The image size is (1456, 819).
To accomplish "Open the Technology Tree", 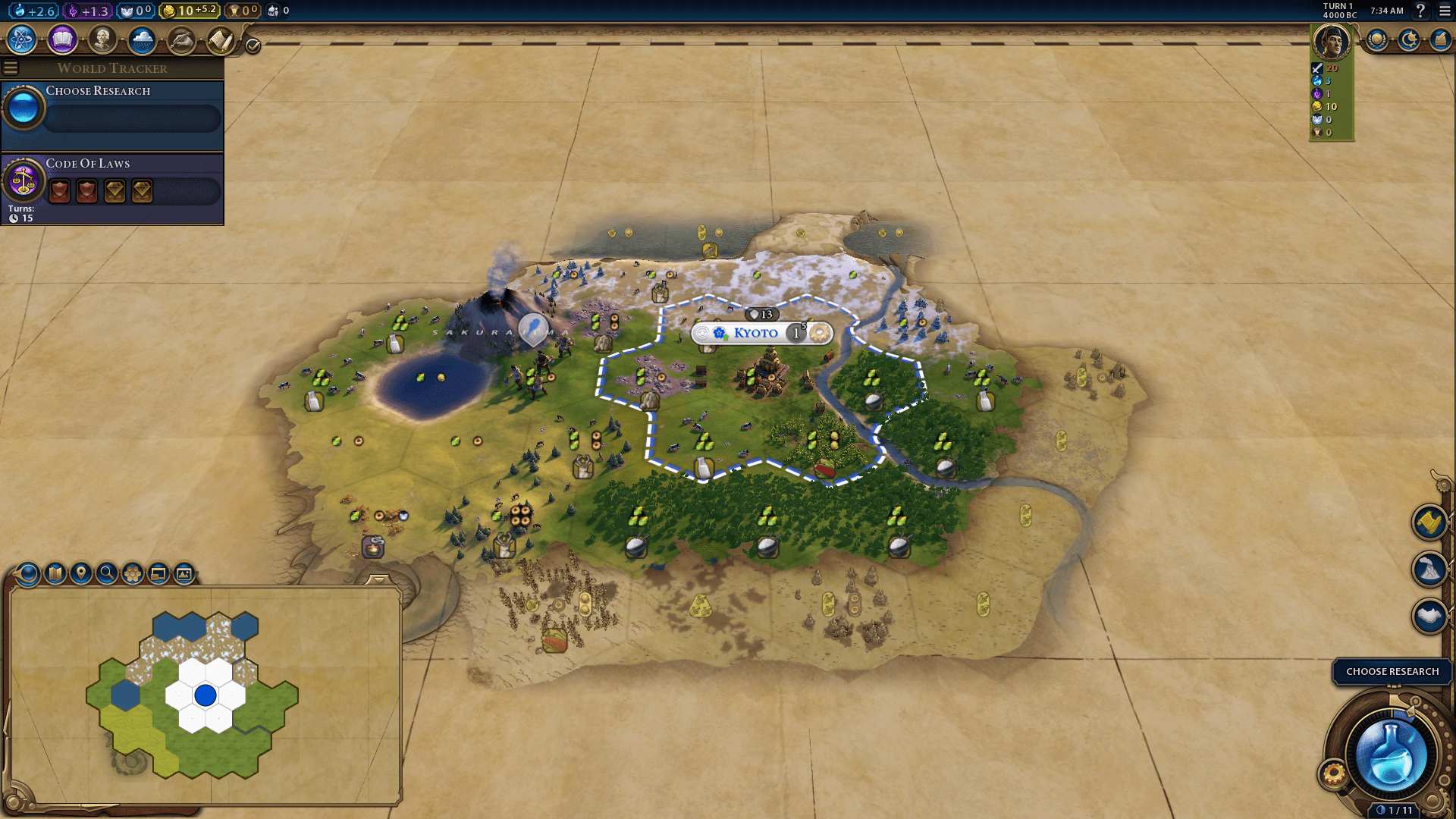I will click(x=20, y=40).
